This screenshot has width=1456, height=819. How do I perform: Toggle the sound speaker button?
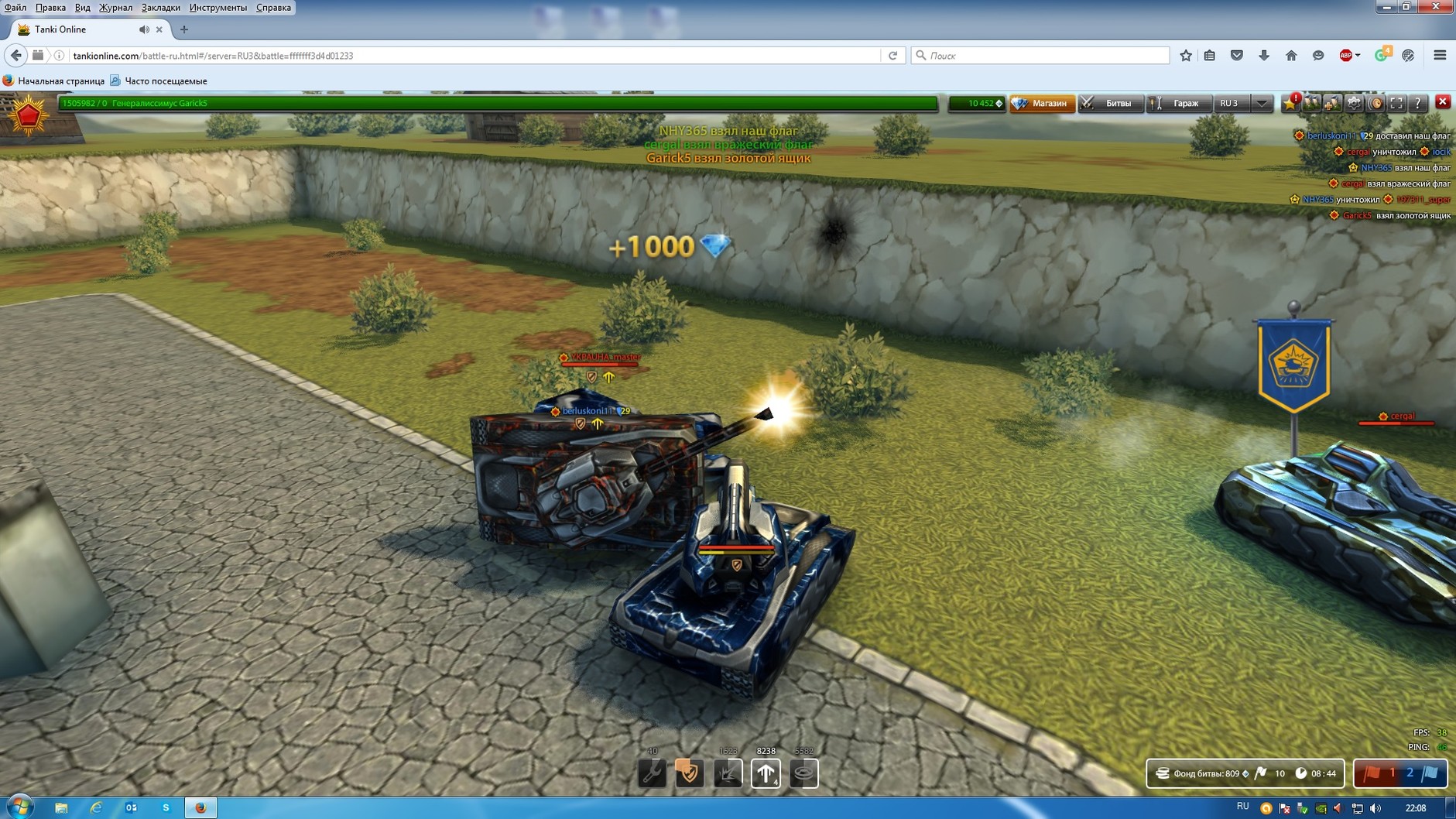coord(1375,103)
